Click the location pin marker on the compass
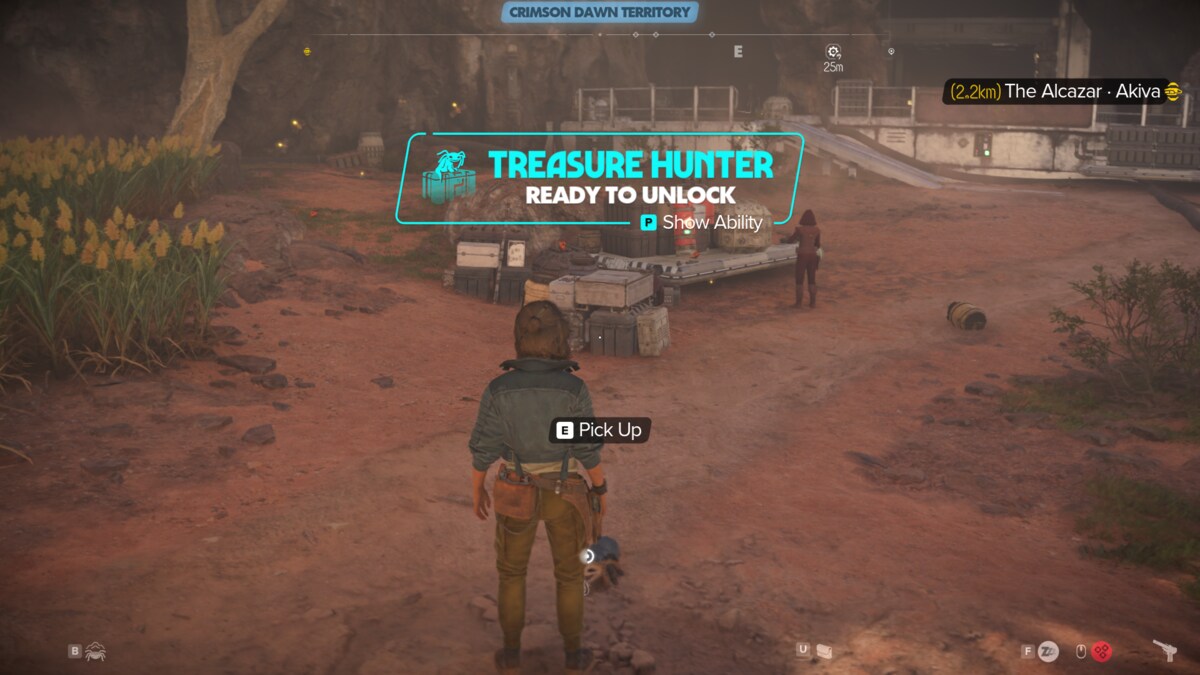This screenshot has width=1200, height=675. point(891,51)
